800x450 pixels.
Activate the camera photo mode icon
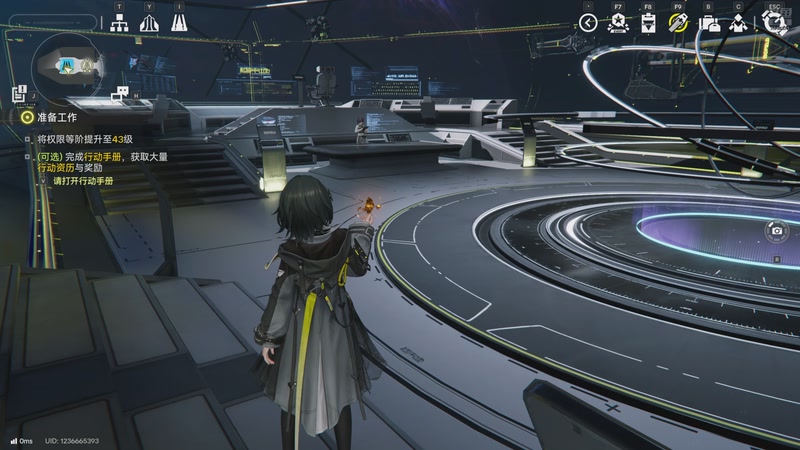tap(777, 231)
